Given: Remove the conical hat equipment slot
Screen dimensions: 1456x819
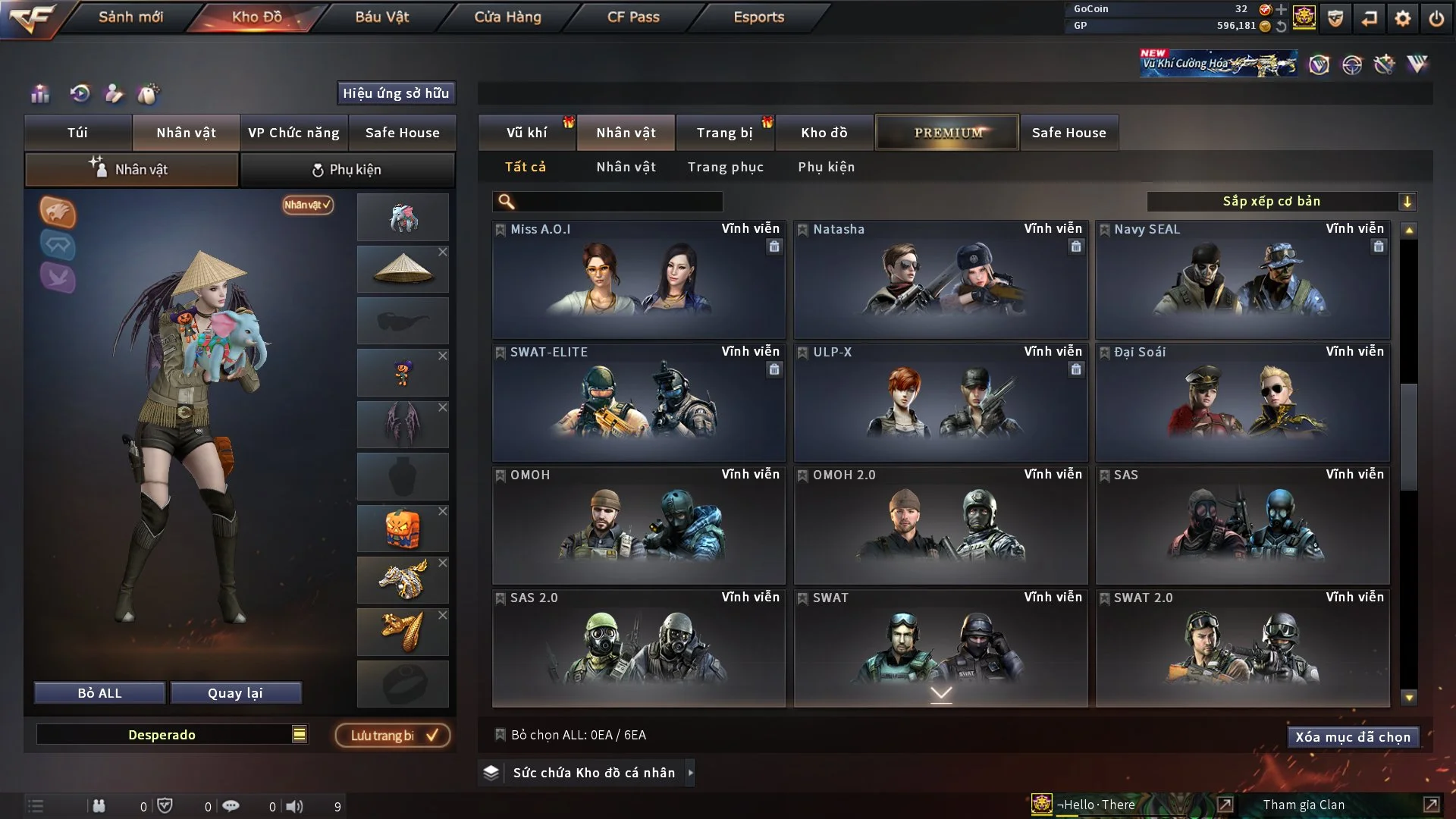Looking at the screenshot, I should [443, 252].
